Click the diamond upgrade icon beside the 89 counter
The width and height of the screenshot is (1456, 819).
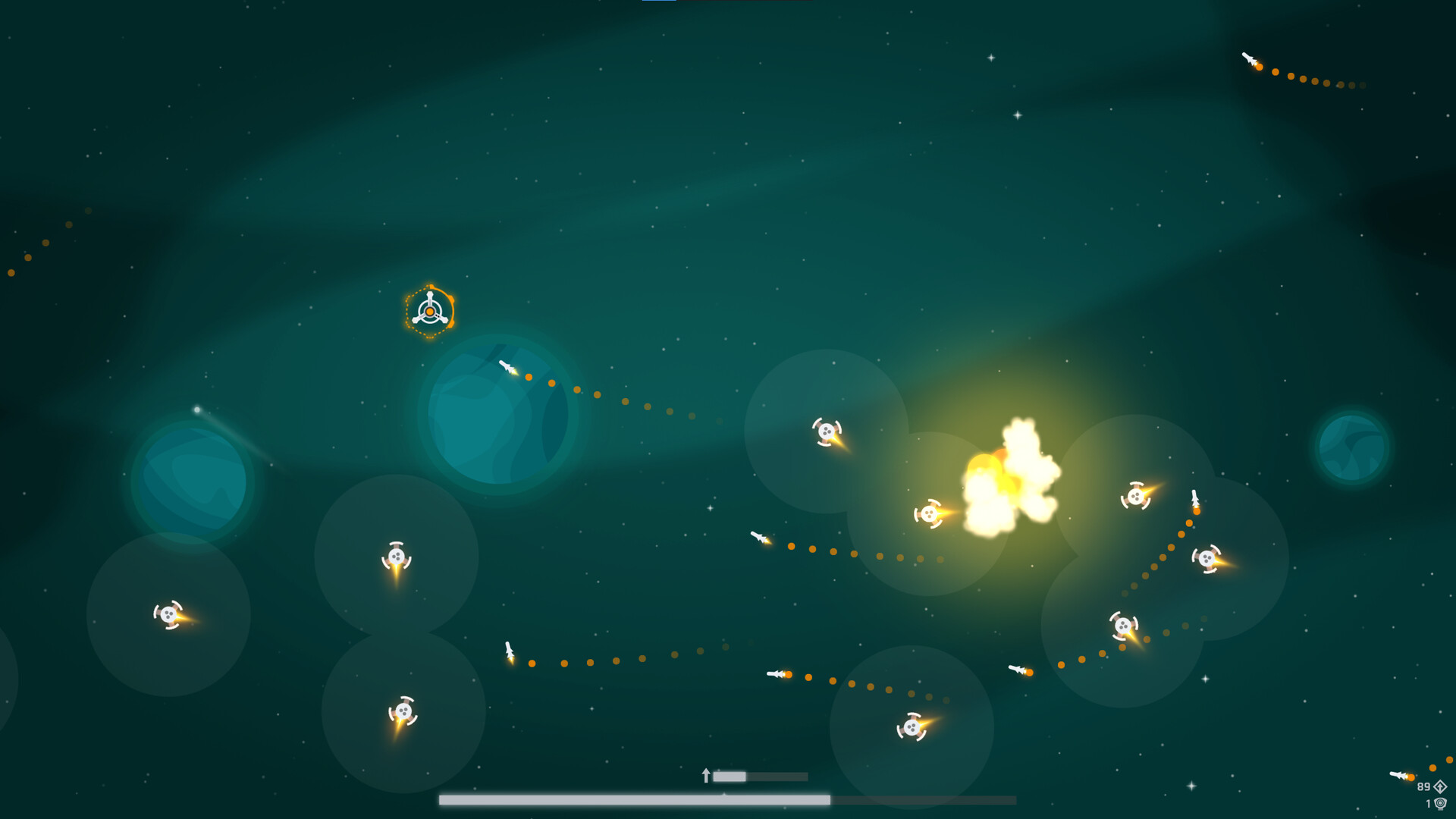point(1439,786)
